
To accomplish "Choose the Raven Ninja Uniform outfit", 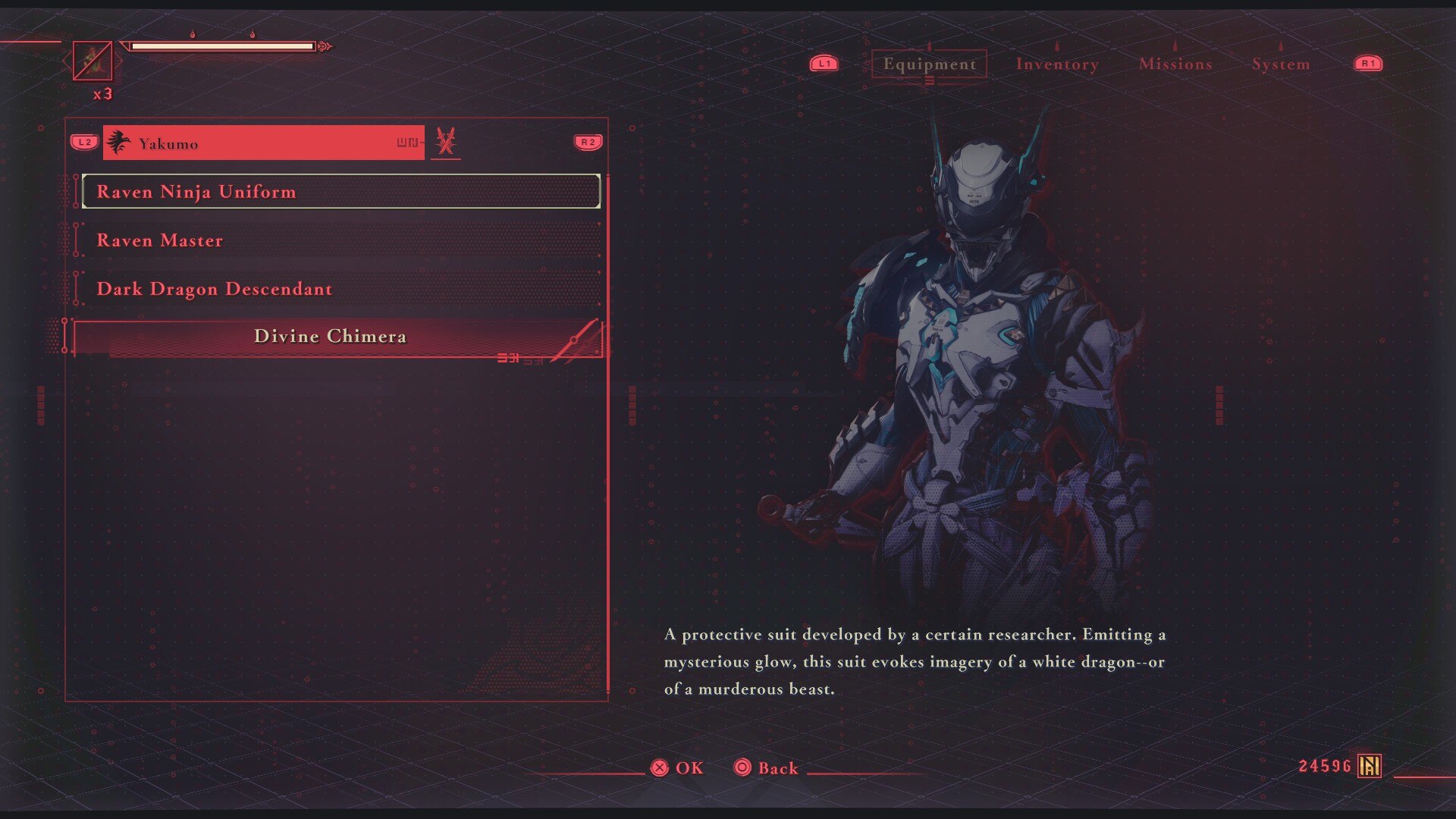I will [x=341, y=192].
